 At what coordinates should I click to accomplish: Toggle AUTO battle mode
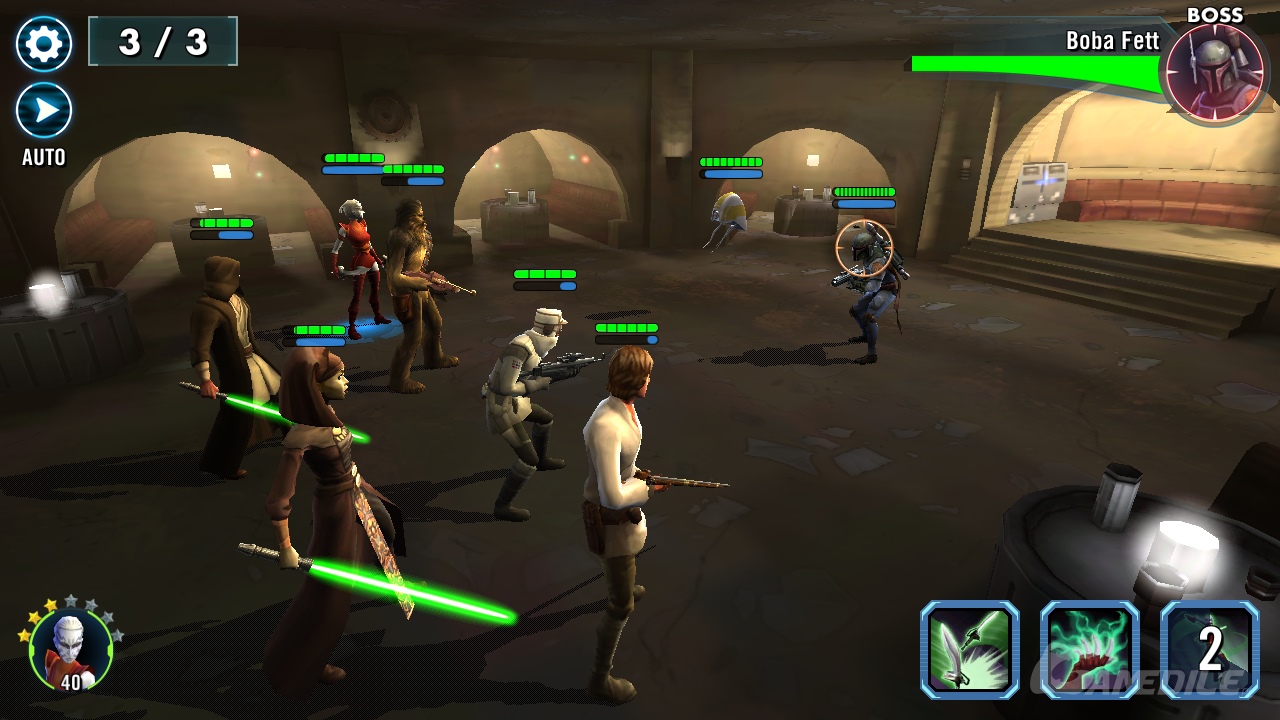pos(44,111)
